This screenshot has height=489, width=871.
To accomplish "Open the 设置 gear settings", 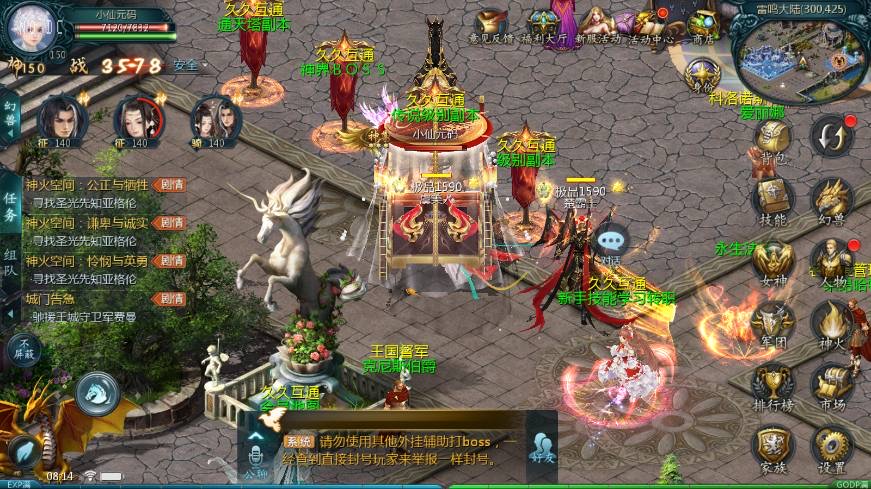I will point(831,446).
